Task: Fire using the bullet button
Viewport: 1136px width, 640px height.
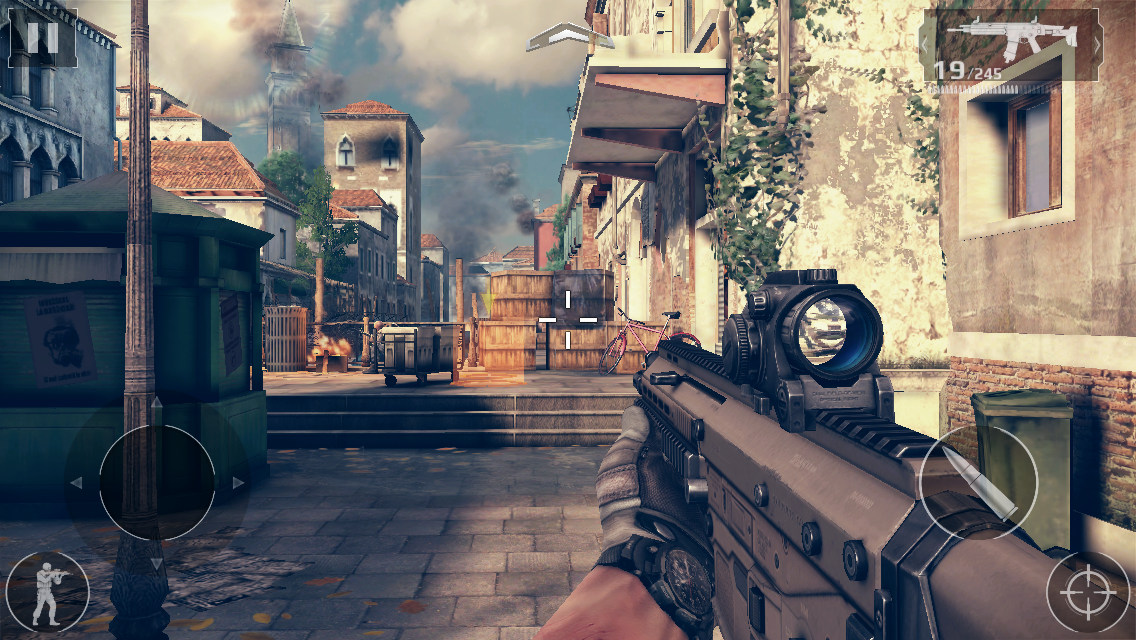Action: coord(978,483)
